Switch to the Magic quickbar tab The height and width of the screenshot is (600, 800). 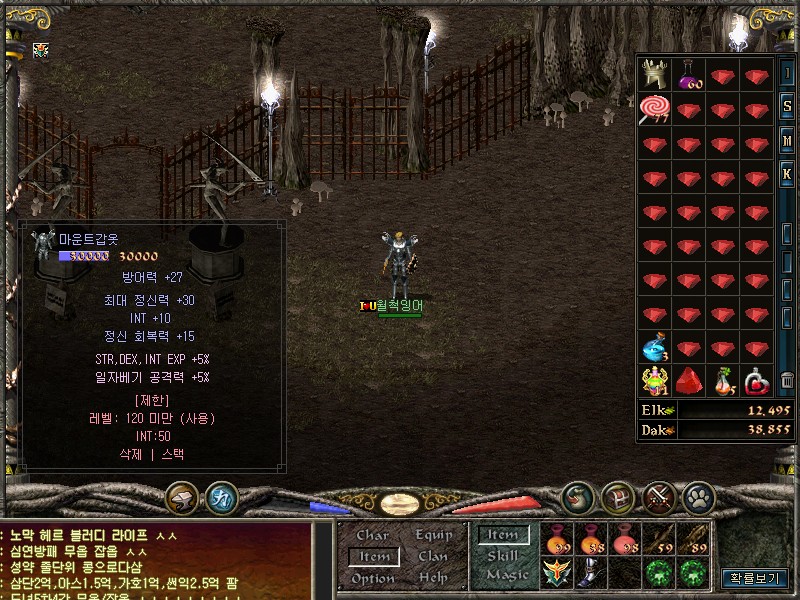click(x=506, y=576)
